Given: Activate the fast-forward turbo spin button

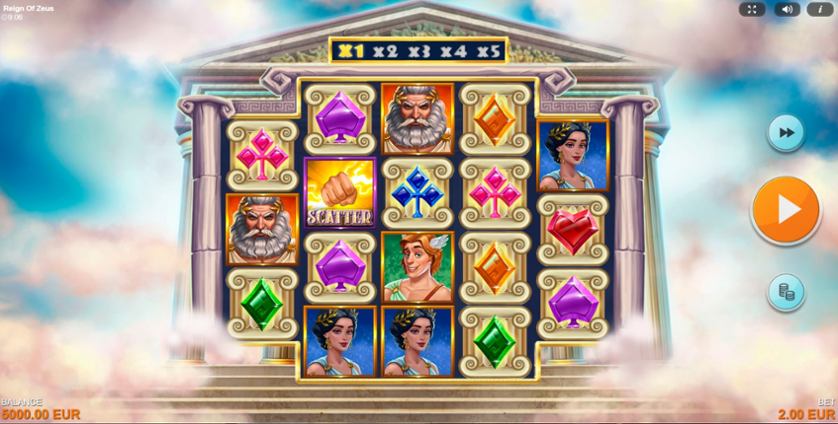Looking at the screenshot, I should [x=786, y=133].
